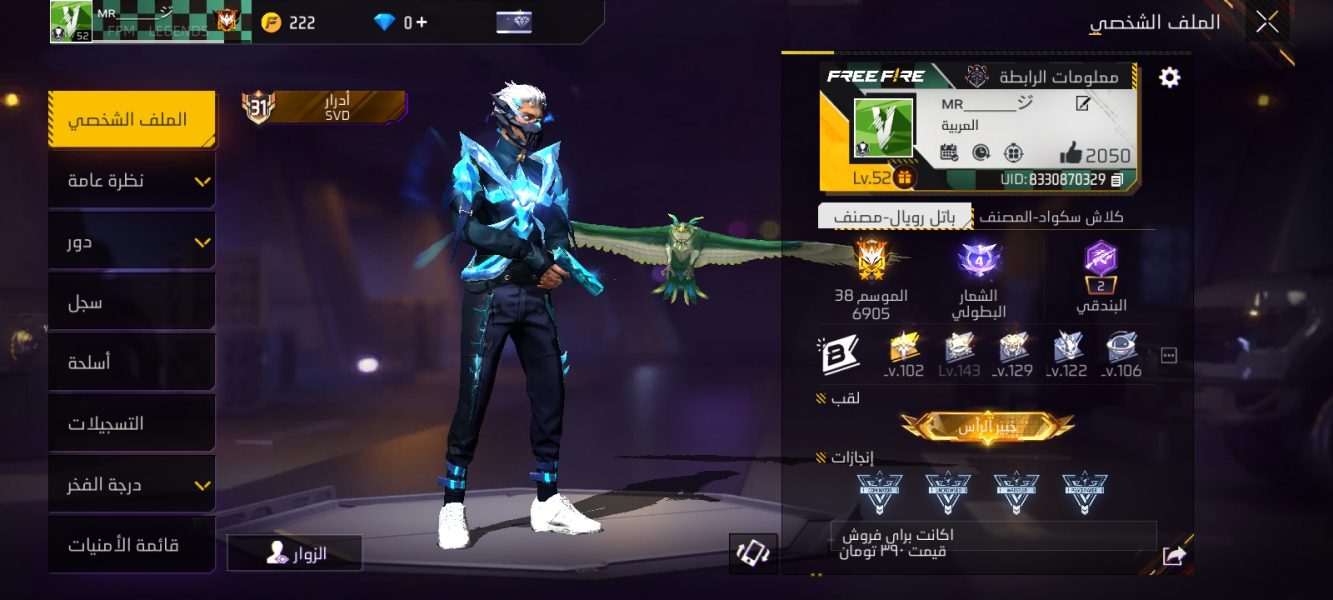Close the profile screen with the X
This screenshot has height=600, width=1333.
(1267, 22)
